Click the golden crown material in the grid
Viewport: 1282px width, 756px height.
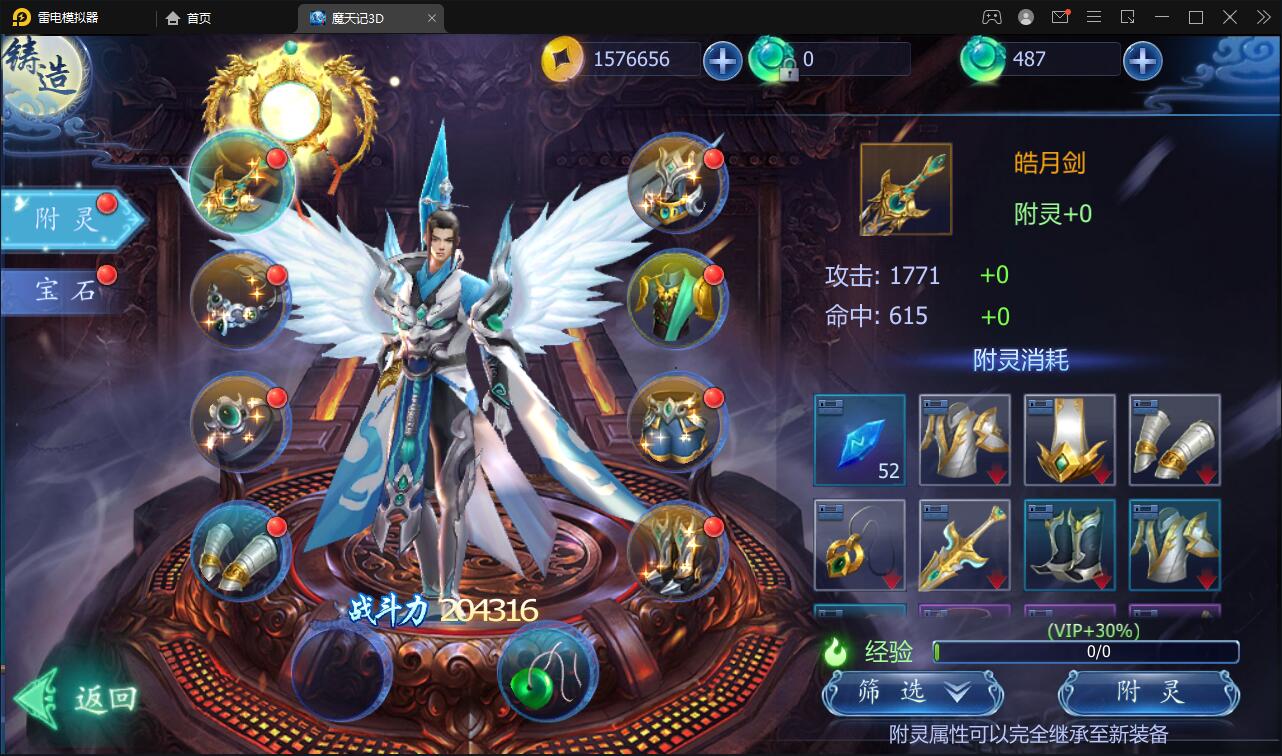(x=1068, y=440)
